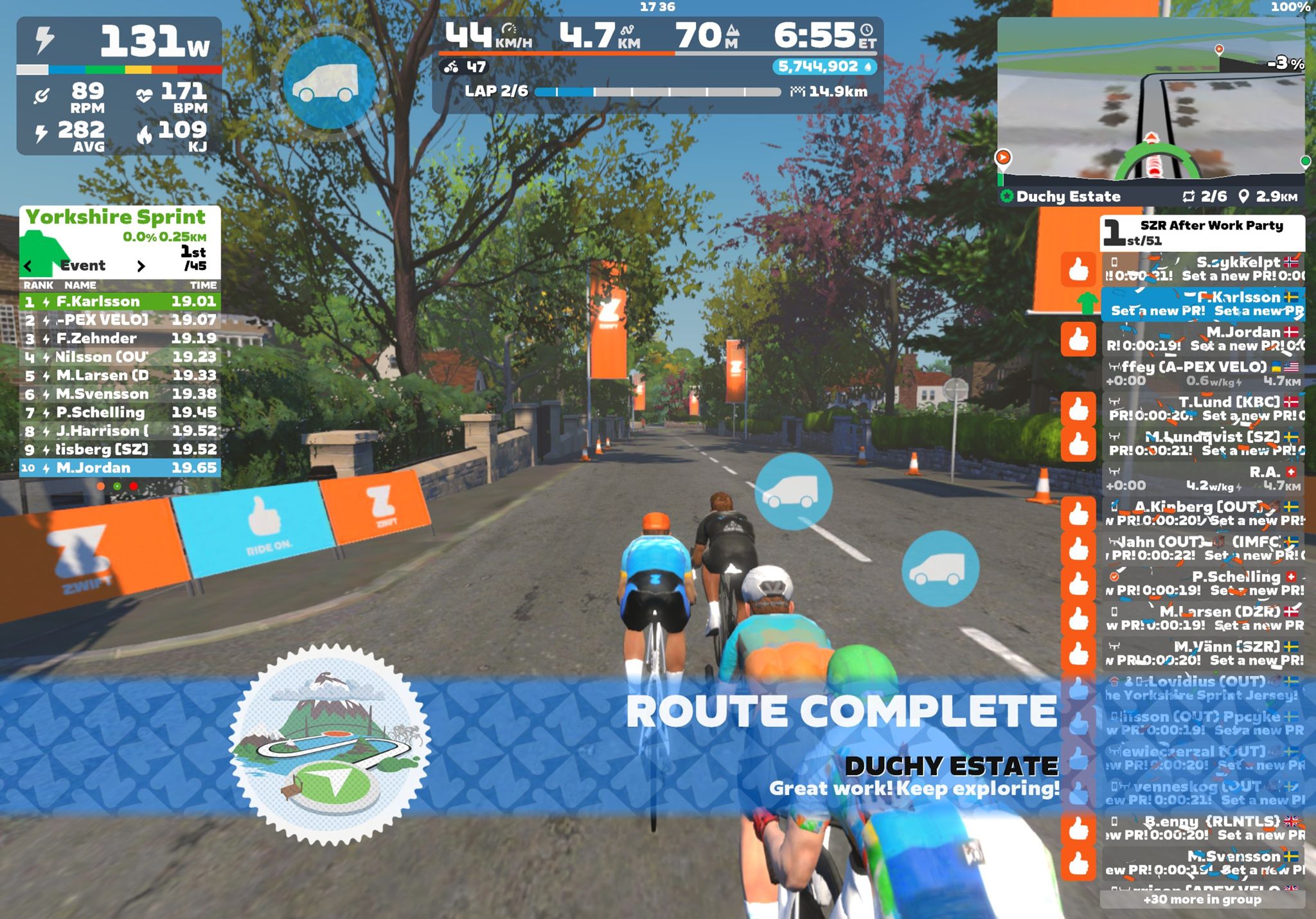The height and width of the screenshot is (919, 1316).
Task: Give Ride On thumbs-up to A.Kinberg (OUT)
Action: tap(1078, 514)
